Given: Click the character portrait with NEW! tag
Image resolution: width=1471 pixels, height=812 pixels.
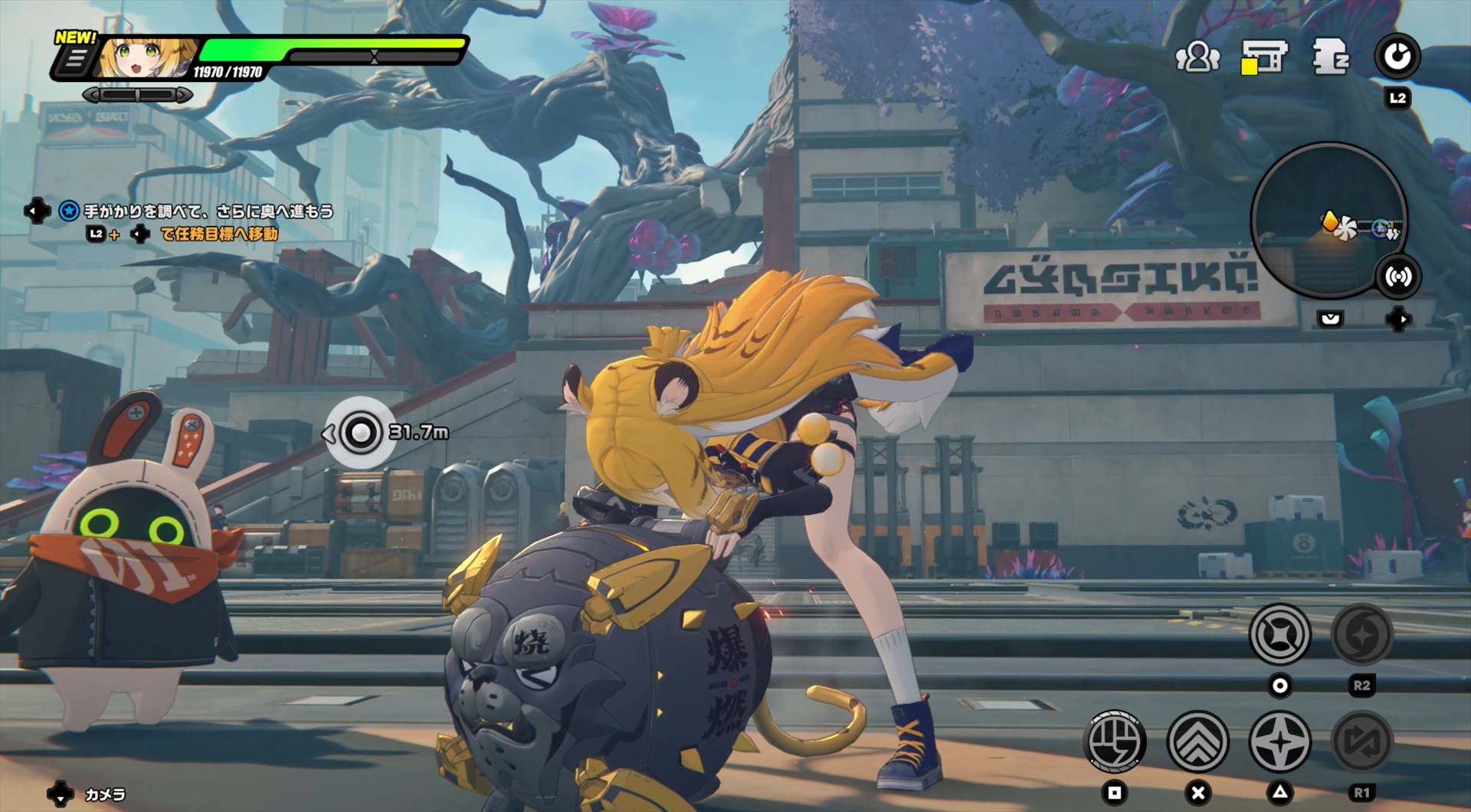Looking at the screenshot, I should coord(147,58).
